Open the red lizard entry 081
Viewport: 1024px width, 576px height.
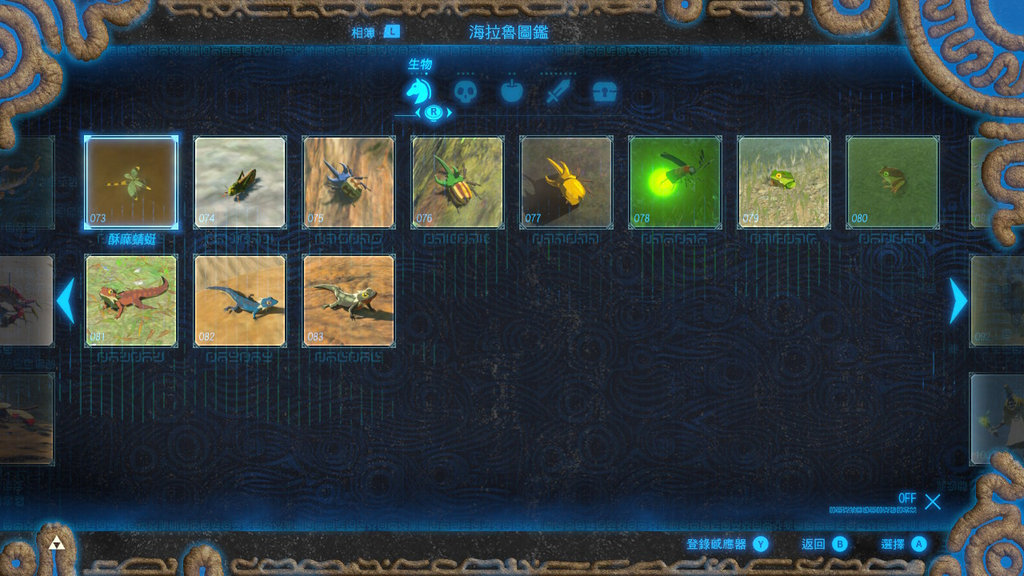pos(131,300)
